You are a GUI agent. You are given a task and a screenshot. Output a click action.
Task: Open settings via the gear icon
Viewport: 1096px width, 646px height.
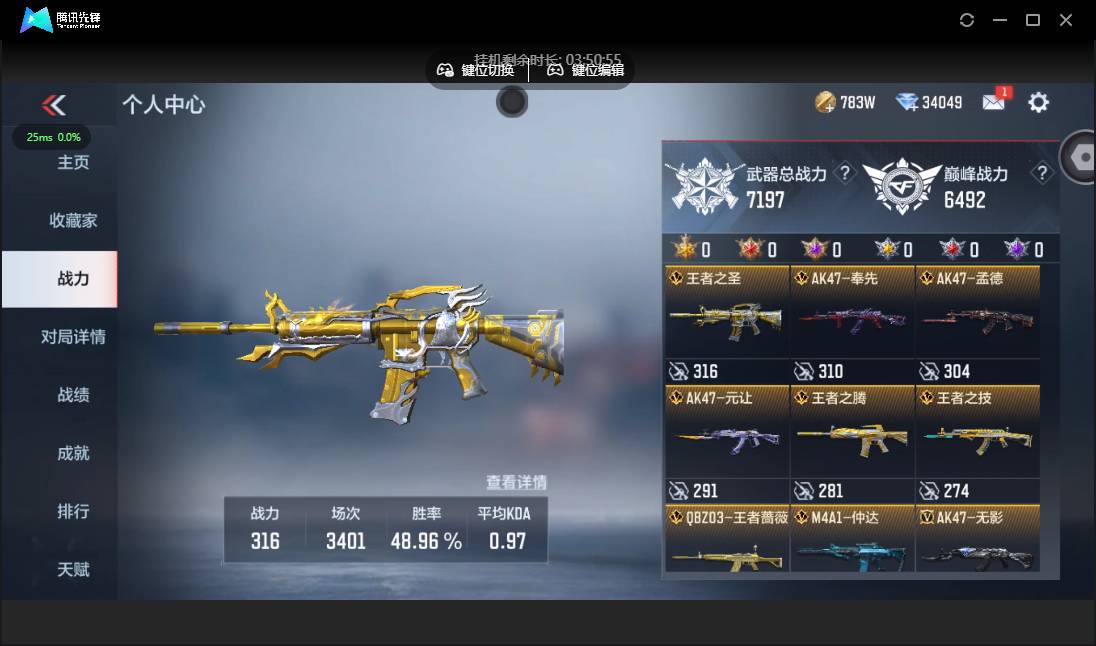1039,102
